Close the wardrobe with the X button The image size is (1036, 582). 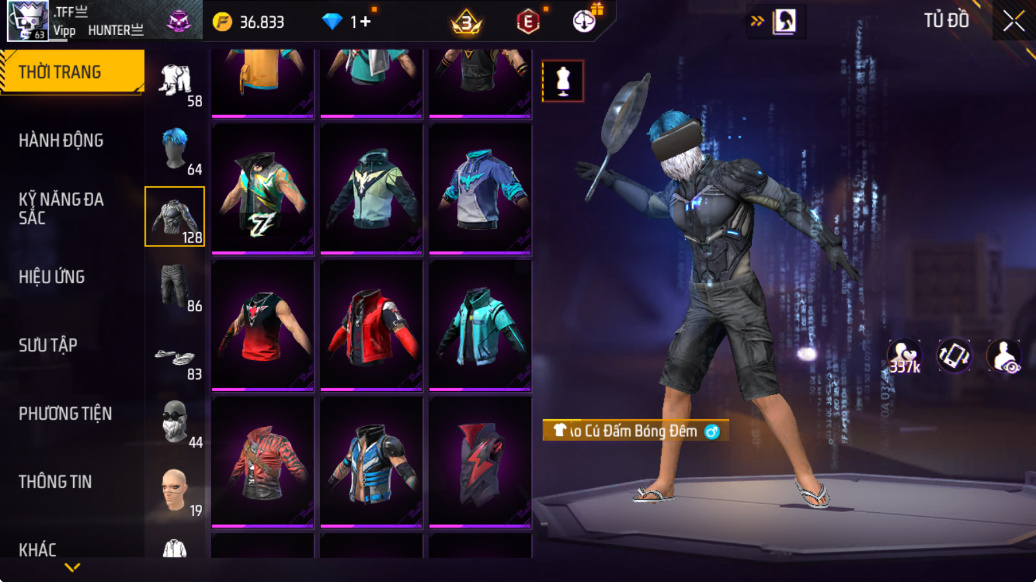(1014, 21)
